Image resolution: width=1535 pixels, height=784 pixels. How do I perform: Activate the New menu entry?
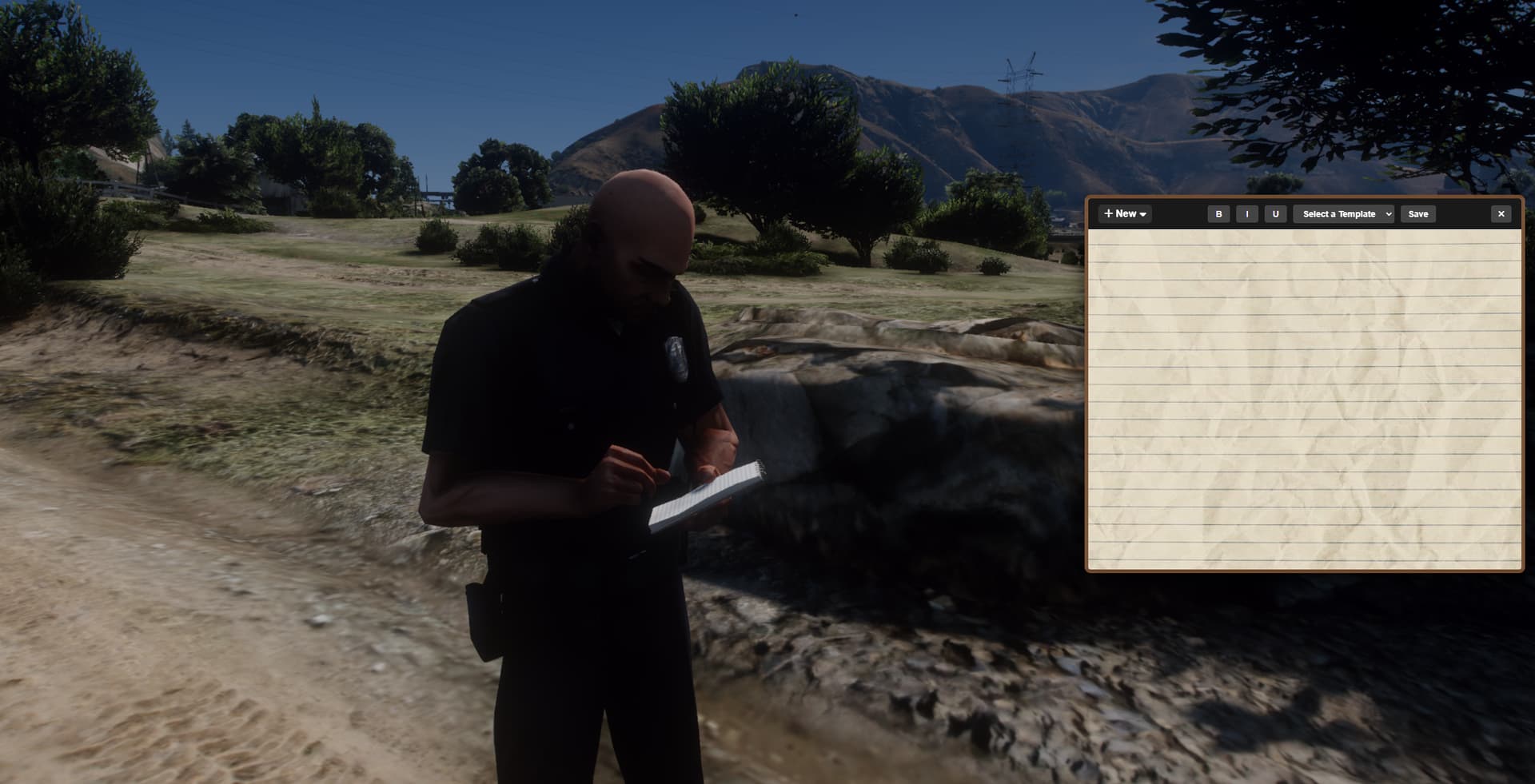point(1124,213)
